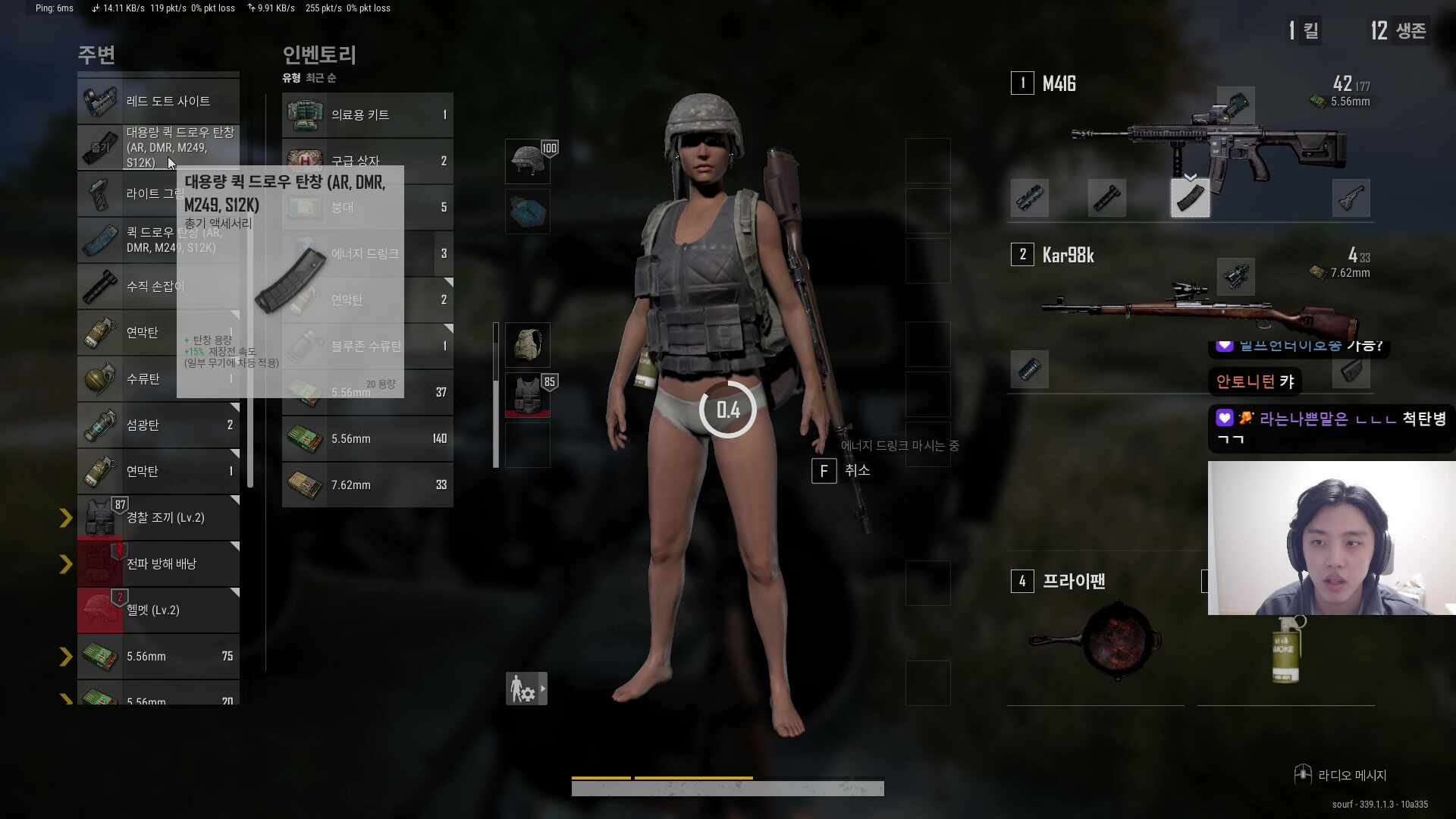Select the detached M416 magazine attachment icon
This screenshot has height=819, width=1456.
tap(1189, 198)
